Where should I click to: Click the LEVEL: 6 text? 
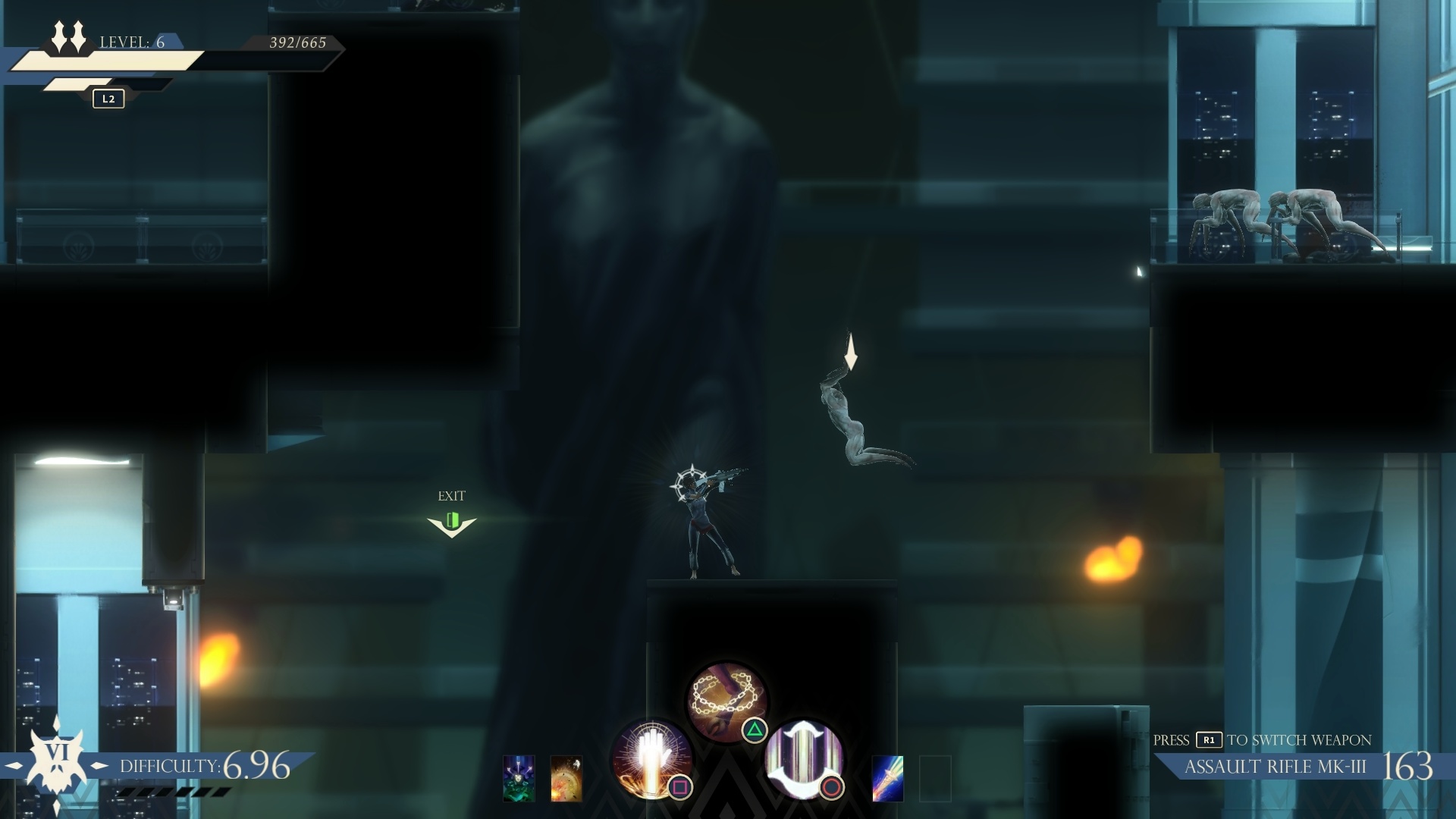pos(133,42)
